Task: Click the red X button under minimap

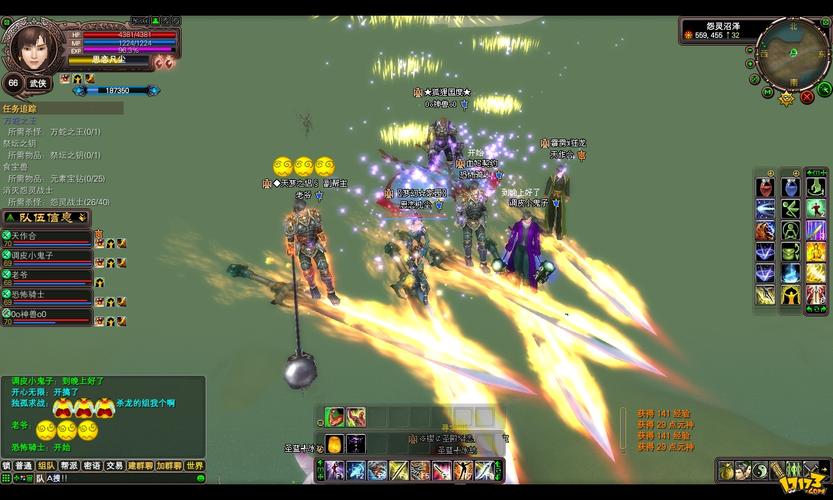Action: click(x=806, y=98)
